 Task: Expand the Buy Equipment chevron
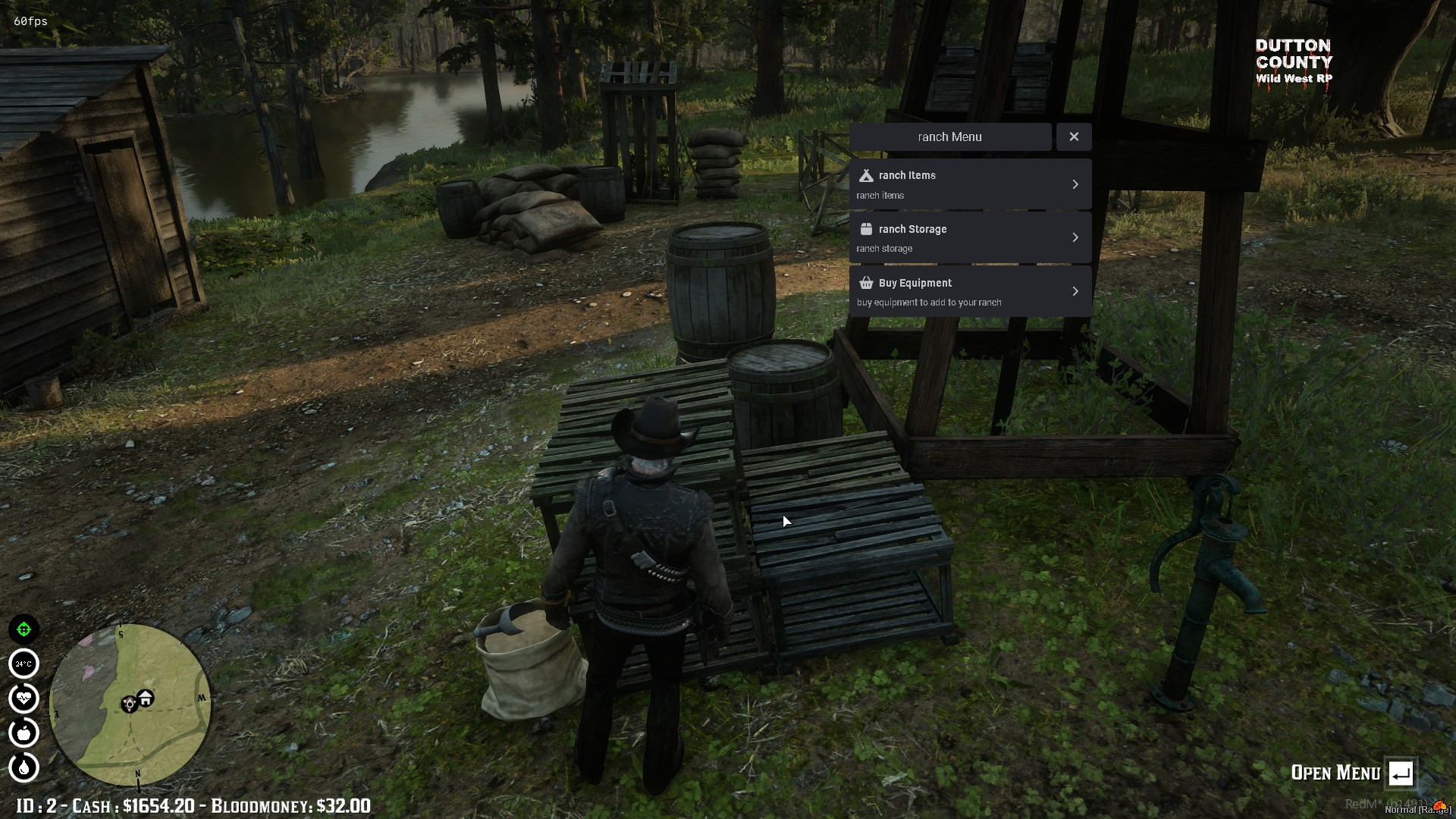click(x=1075, y=290)
